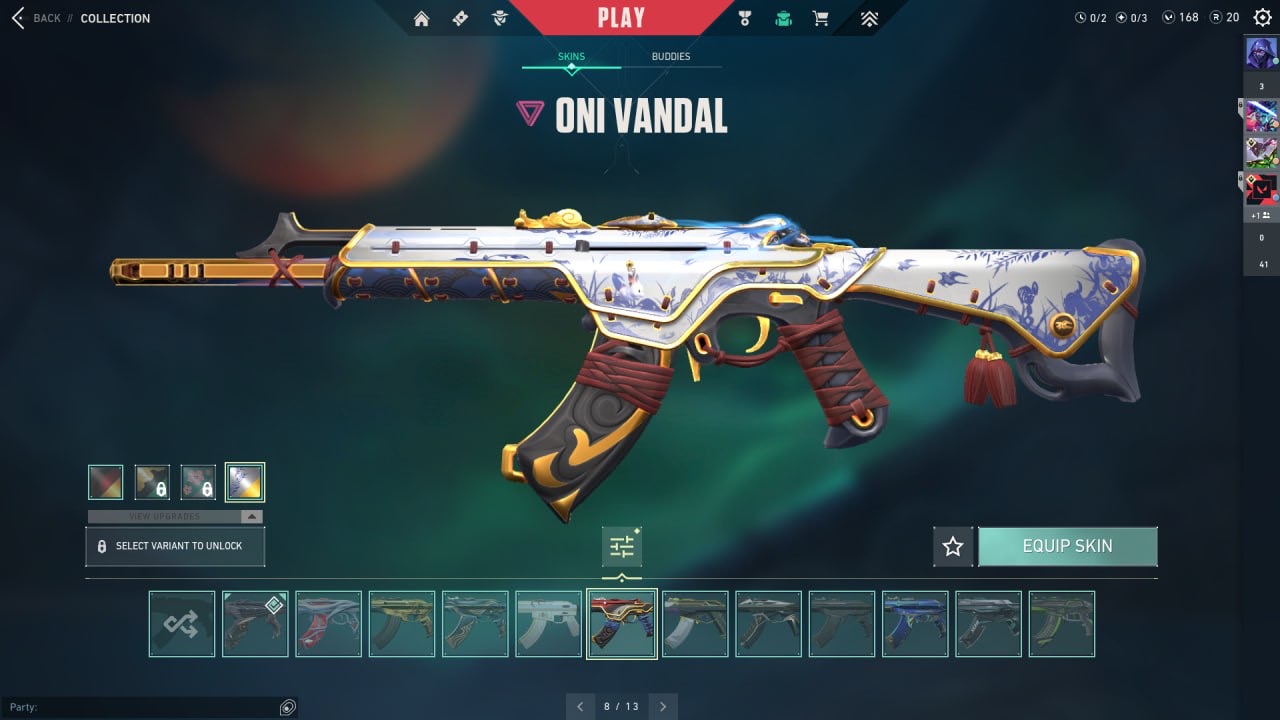
Task: Open the skin levels sliders button
Action: (x=622, y=546)
